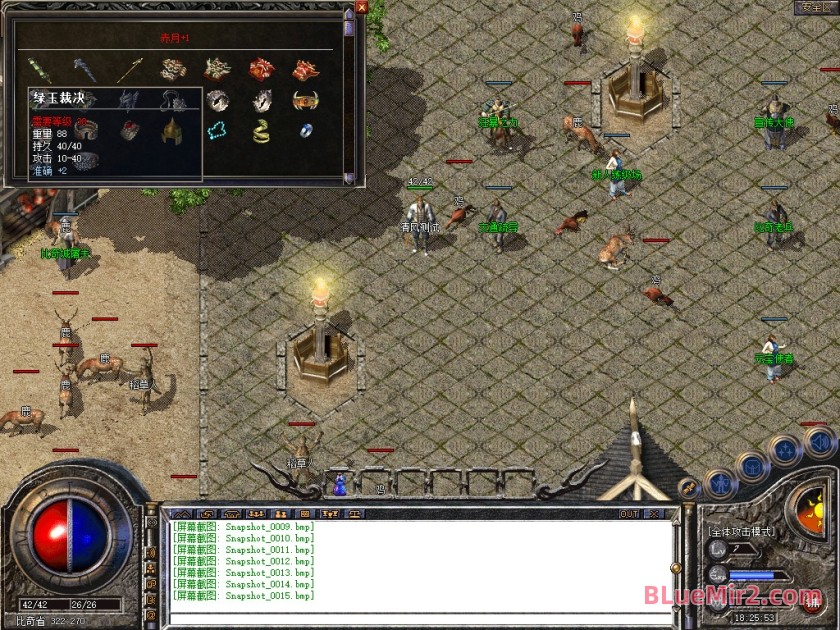Click the potion in the belt slot
Image resolution: width=840 pixels, height=630 pixels.
coord(341,484)
